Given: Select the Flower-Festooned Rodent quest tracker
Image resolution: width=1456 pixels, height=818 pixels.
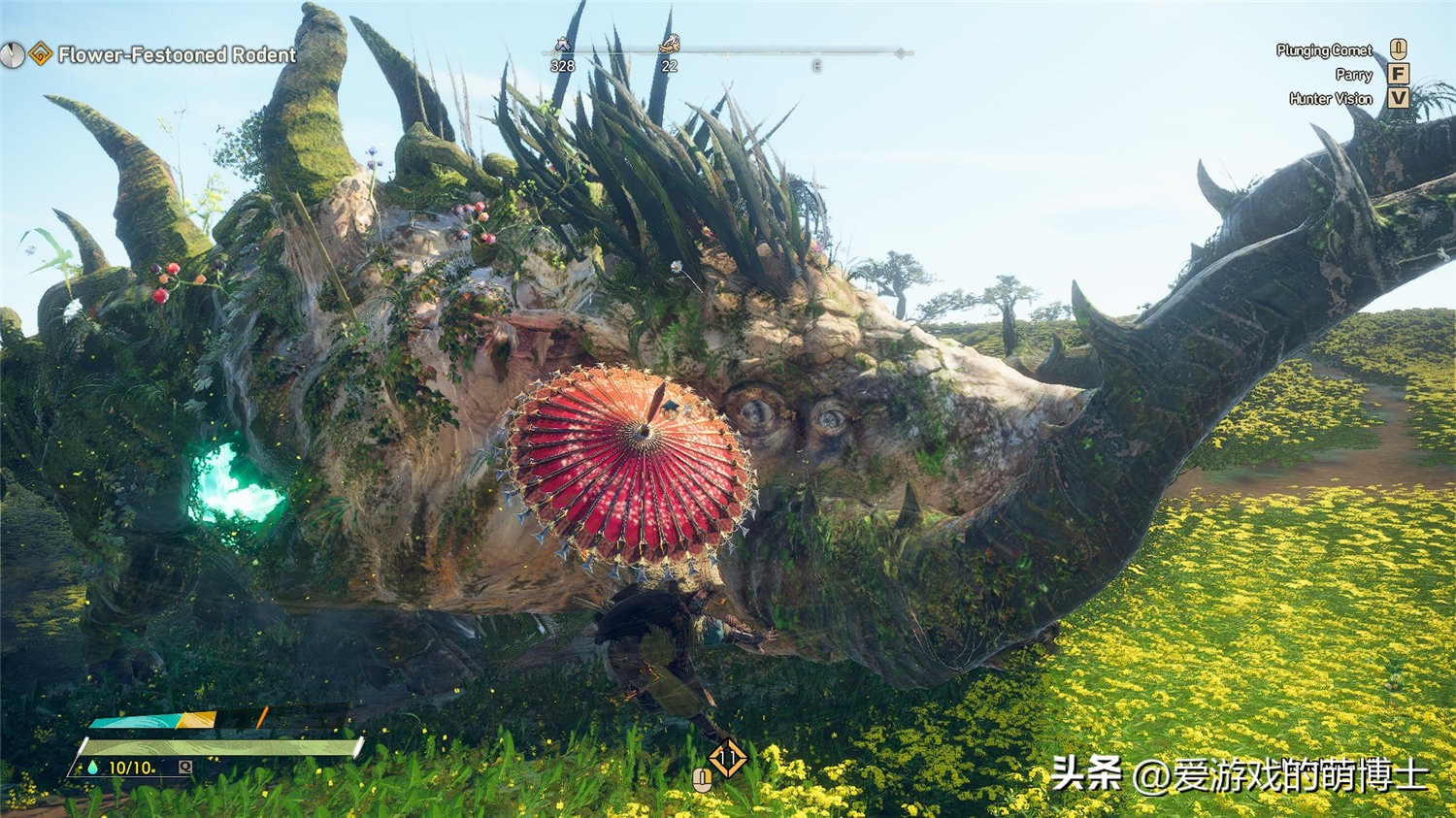Looking at the screenshot, I should (x=177, y=55).
